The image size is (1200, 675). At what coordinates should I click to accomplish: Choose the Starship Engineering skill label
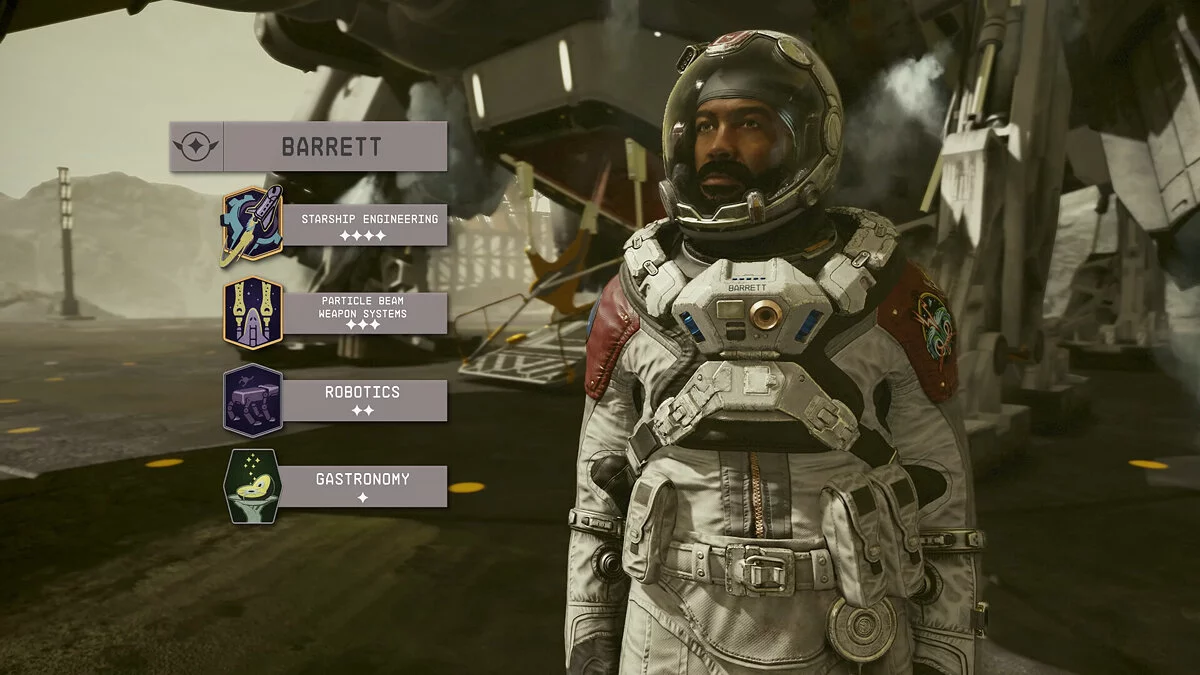369,225
